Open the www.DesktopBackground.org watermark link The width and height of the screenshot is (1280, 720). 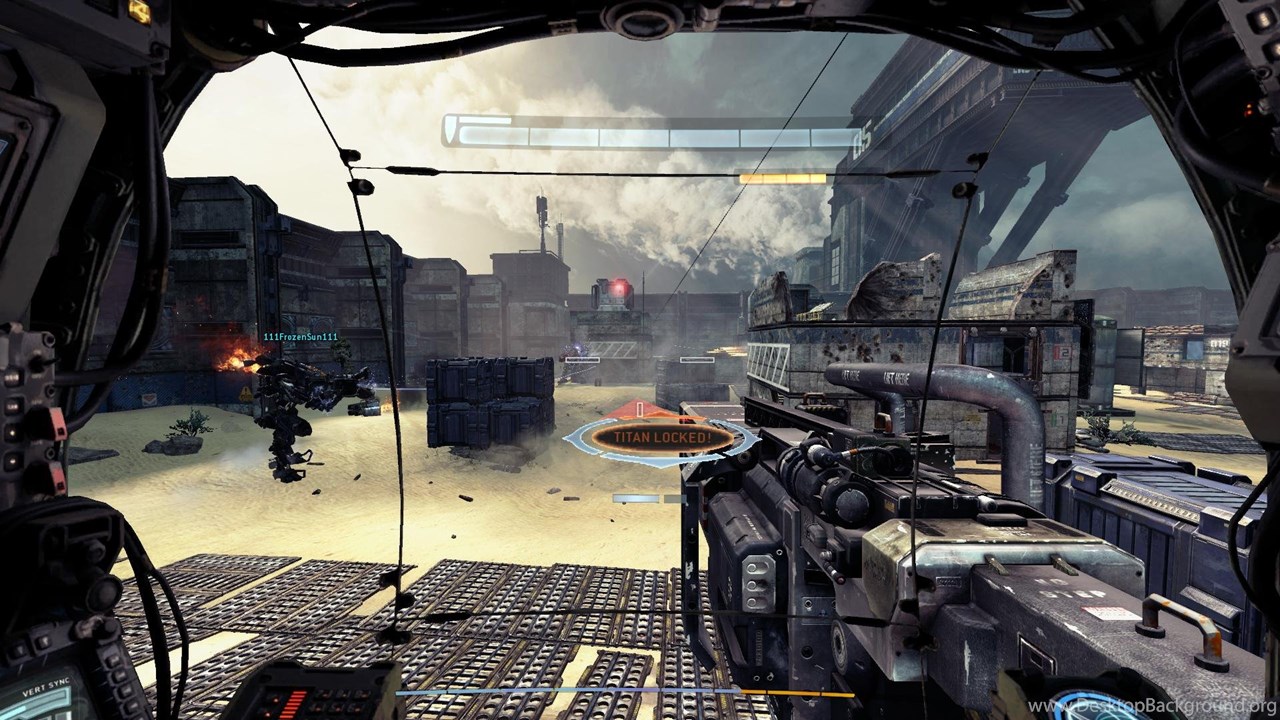(1152, 707)
